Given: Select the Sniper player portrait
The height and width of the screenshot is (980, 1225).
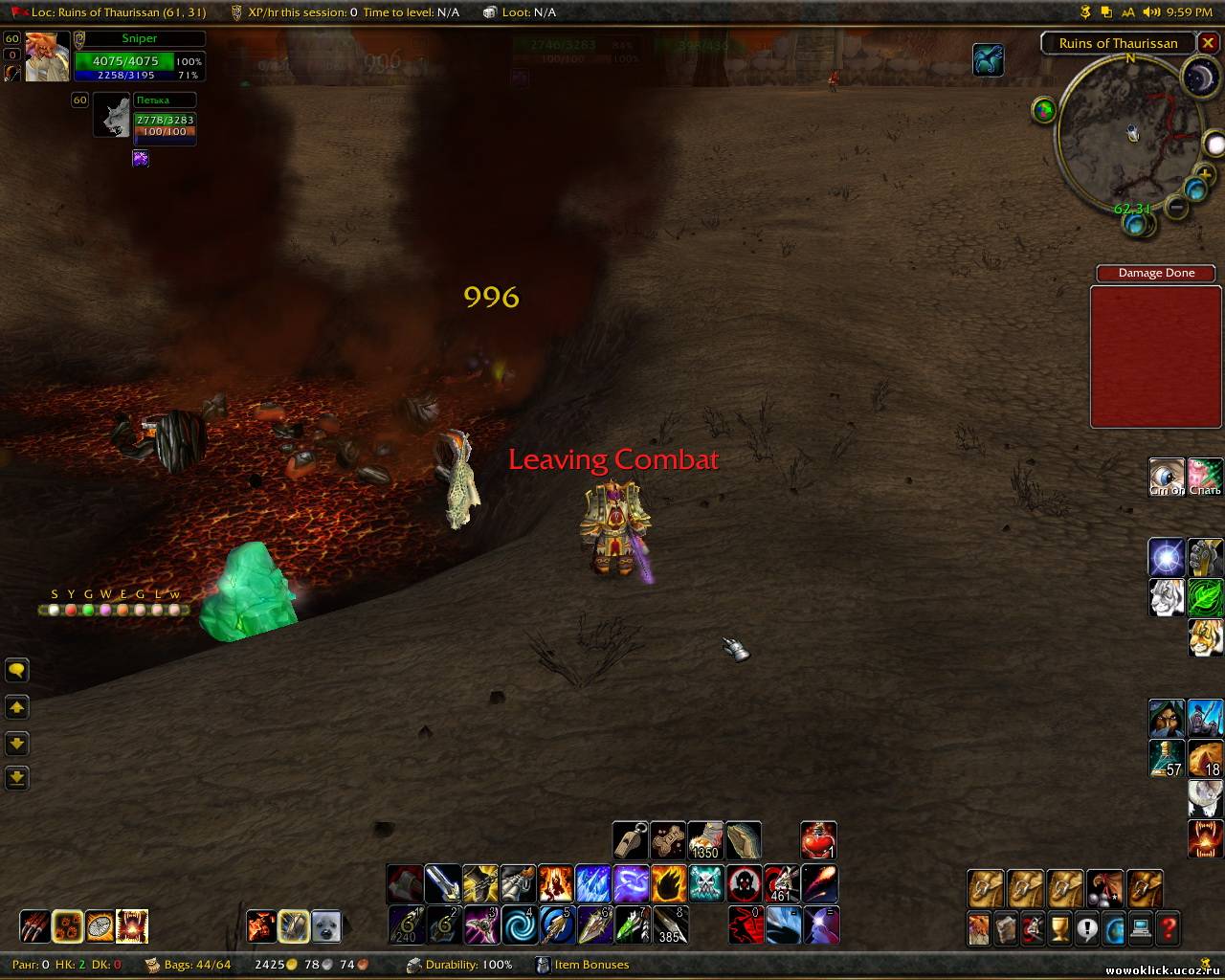Looking at the screenshot, I should pos(46,57).
